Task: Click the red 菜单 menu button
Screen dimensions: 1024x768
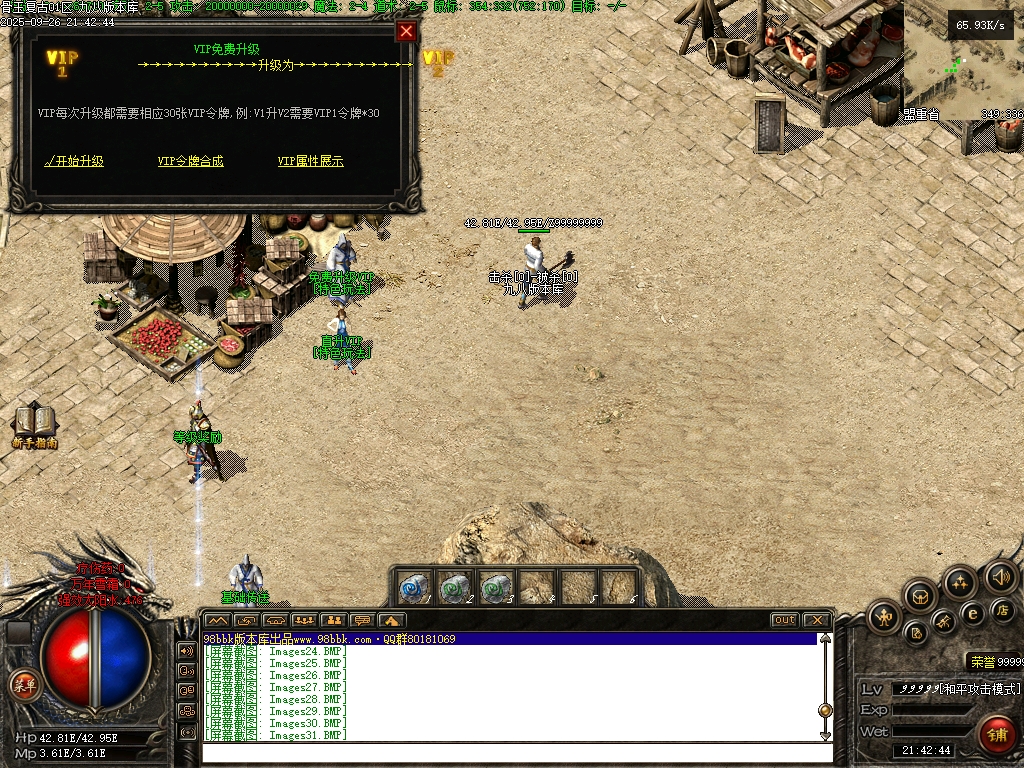Action: 24,685
